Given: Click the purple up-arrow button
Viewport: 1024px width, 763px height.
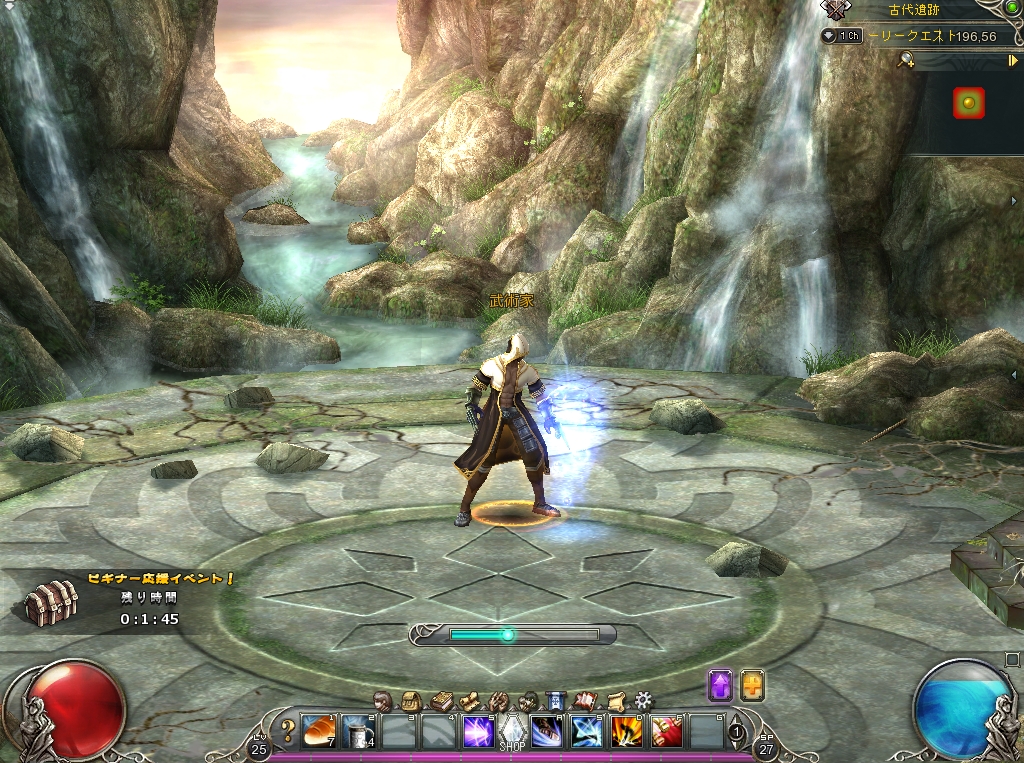Looking at the screenshot, I should coord(720,685).
